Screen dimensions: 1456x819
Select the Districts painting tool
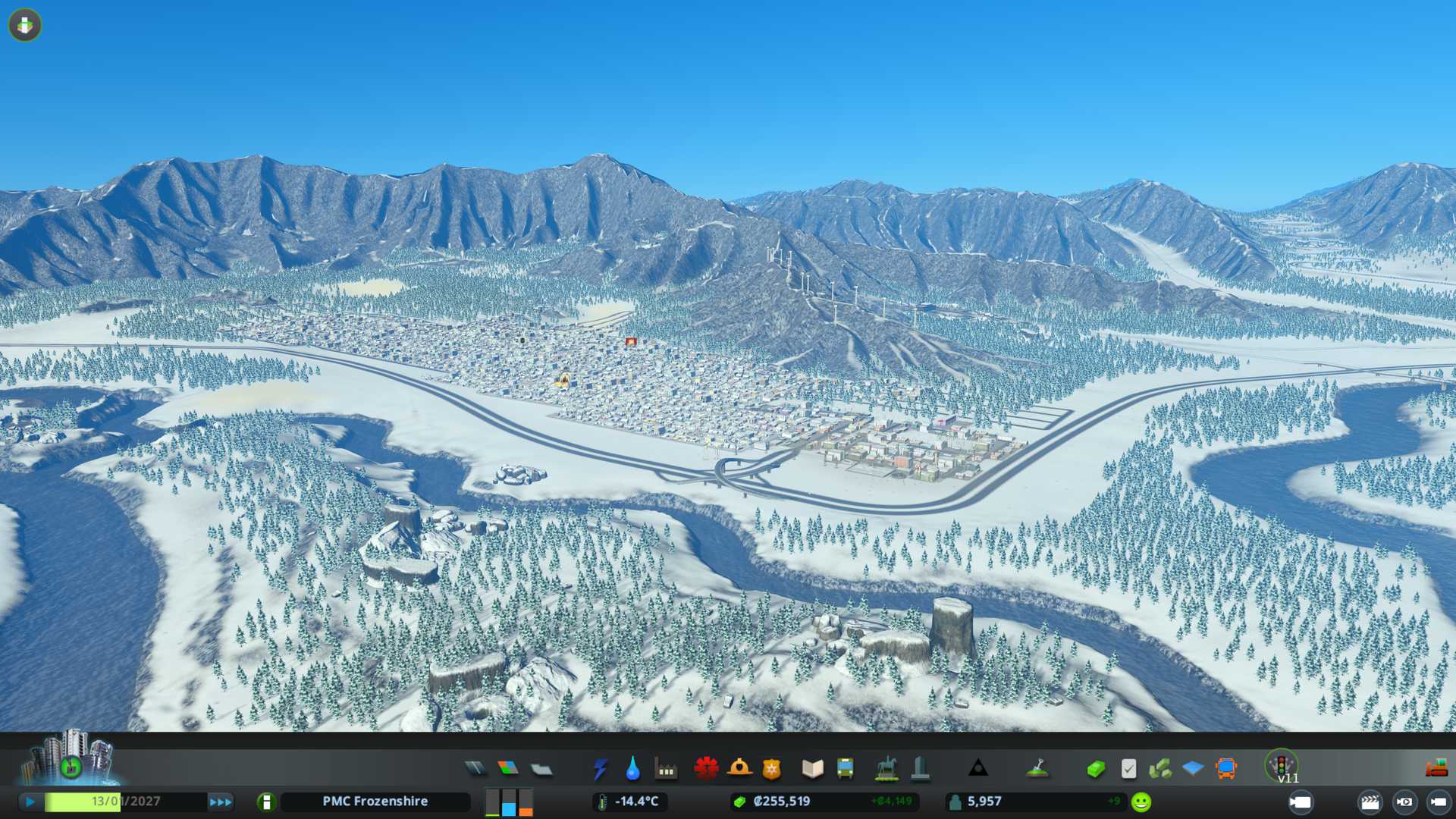[x=541, y=769]
